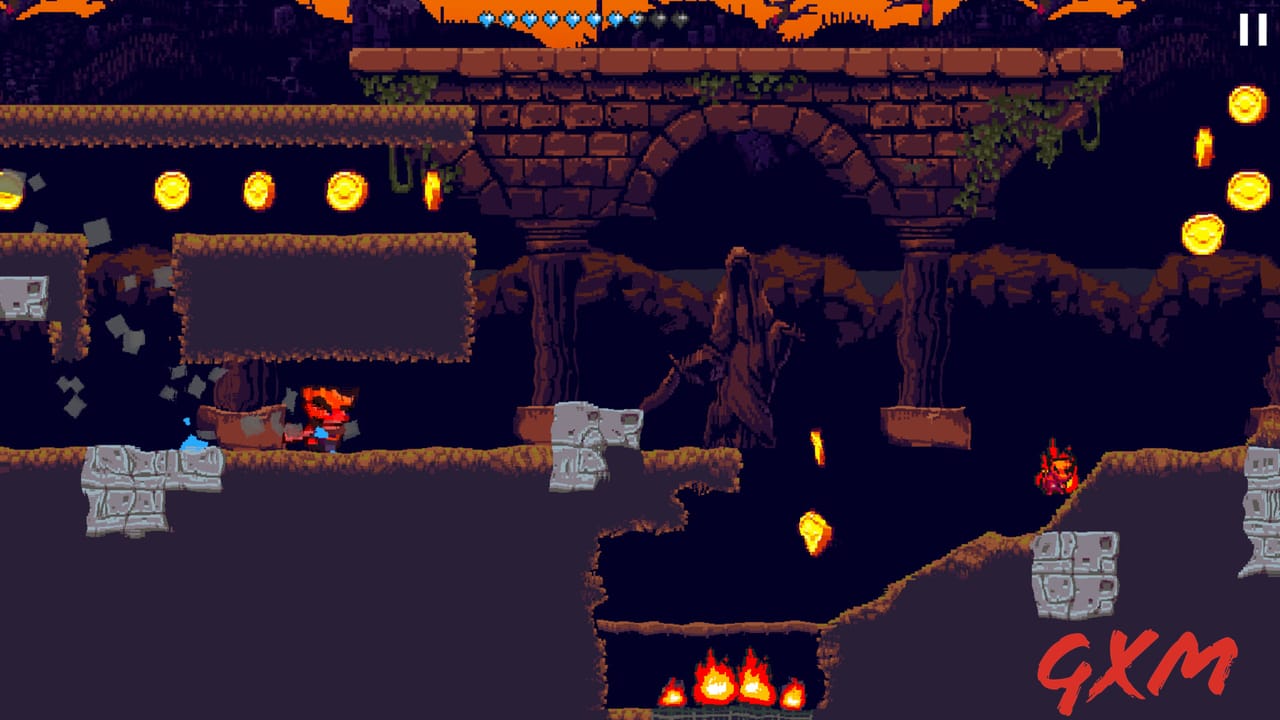1280x720 pixels.
Task: Click a grayed-out diamond in the top gem row
Action: (x=660, y=18)
